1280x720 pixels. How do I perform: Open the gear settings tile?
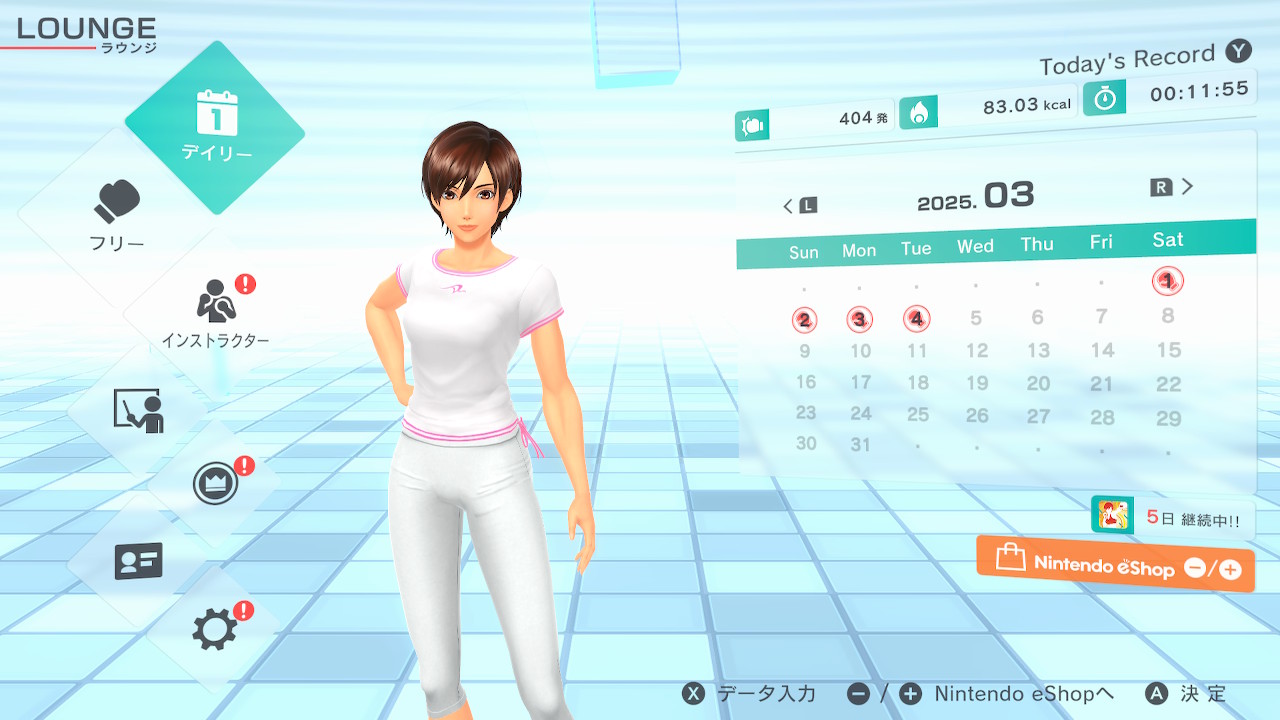(x=215, y=629)
